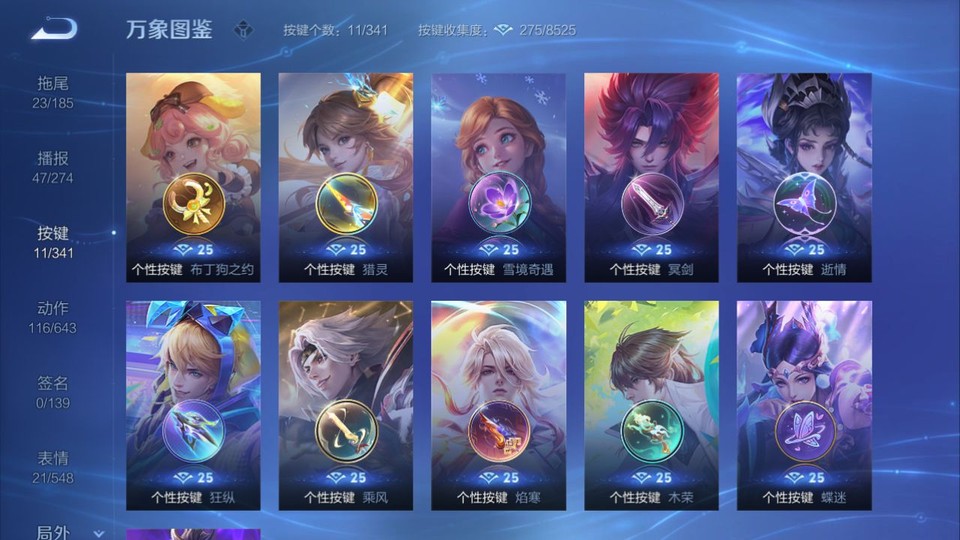
Task: Choose the 狂纵 button skin card
Action: [x=193, y=405]
